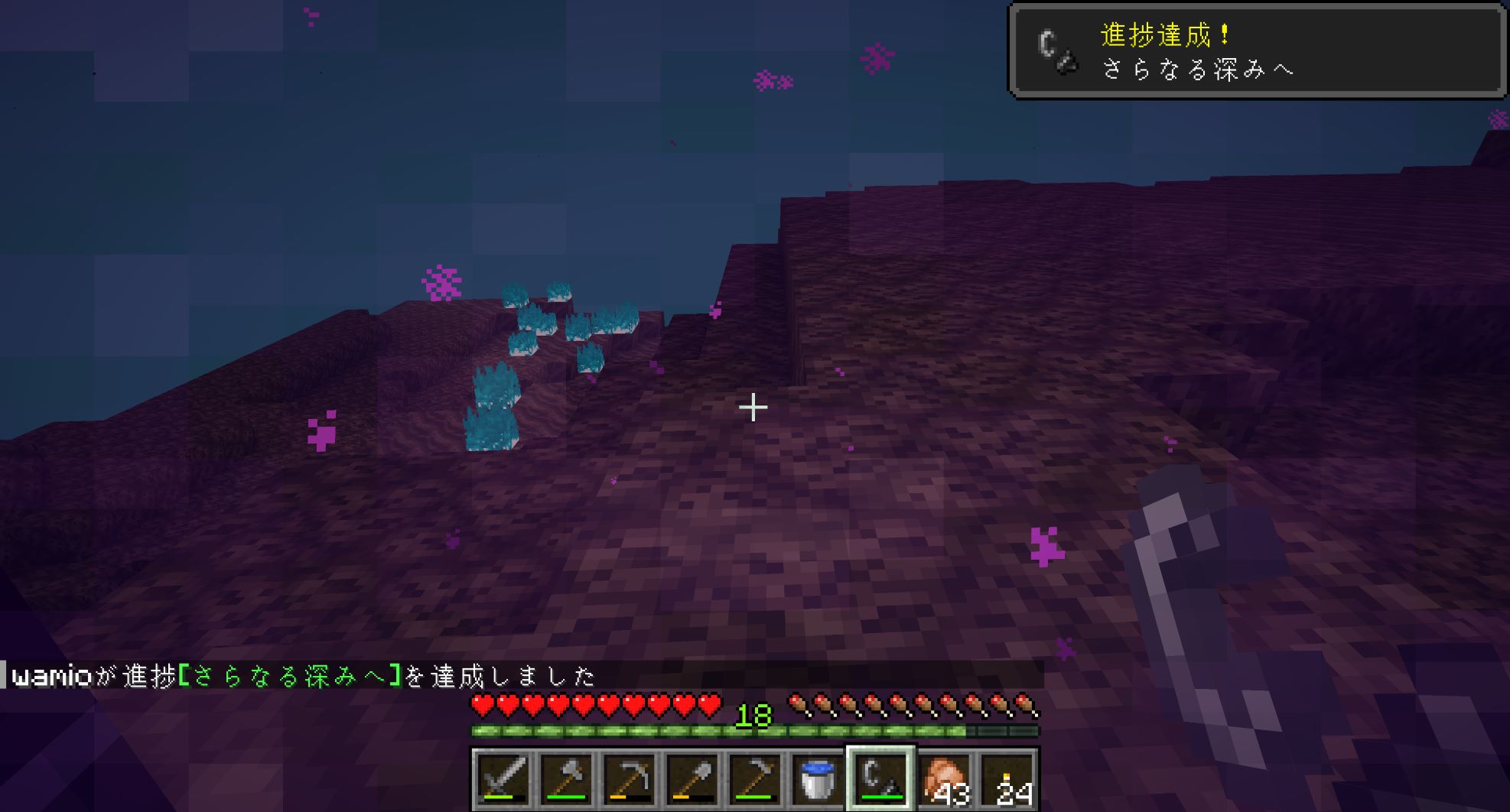Select the water bucket slot
This screenshot has width=1510, height=812.
tap(817, 779)
